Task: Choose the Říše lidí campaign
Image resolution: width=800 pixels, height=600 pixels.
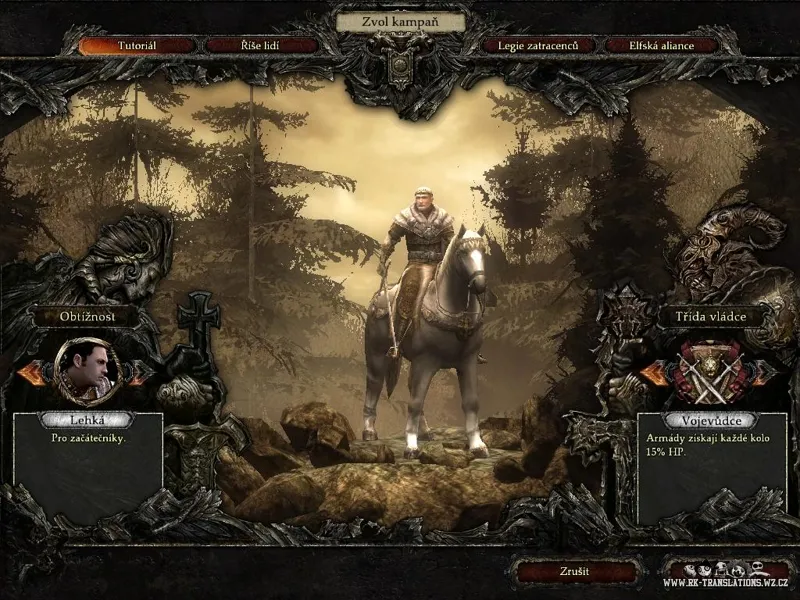Action: [262, 46]
